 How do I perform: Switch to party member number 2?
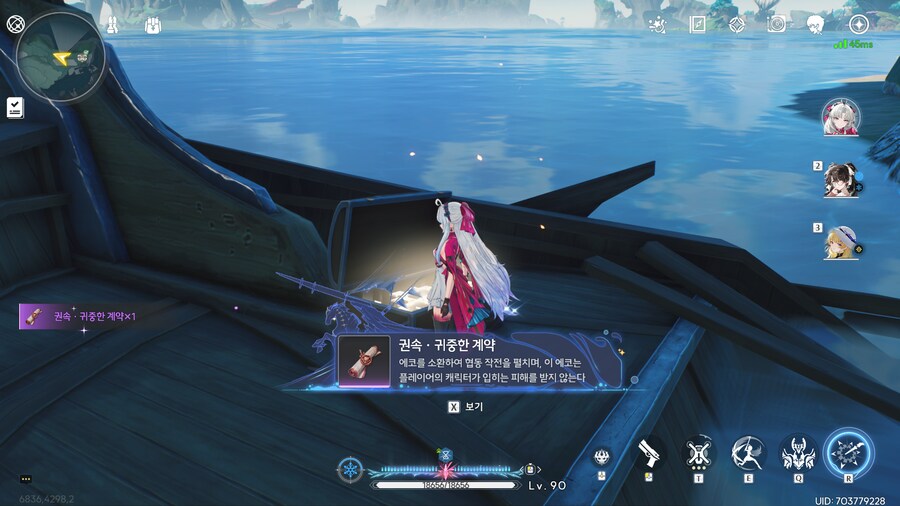tap(838, 180)
